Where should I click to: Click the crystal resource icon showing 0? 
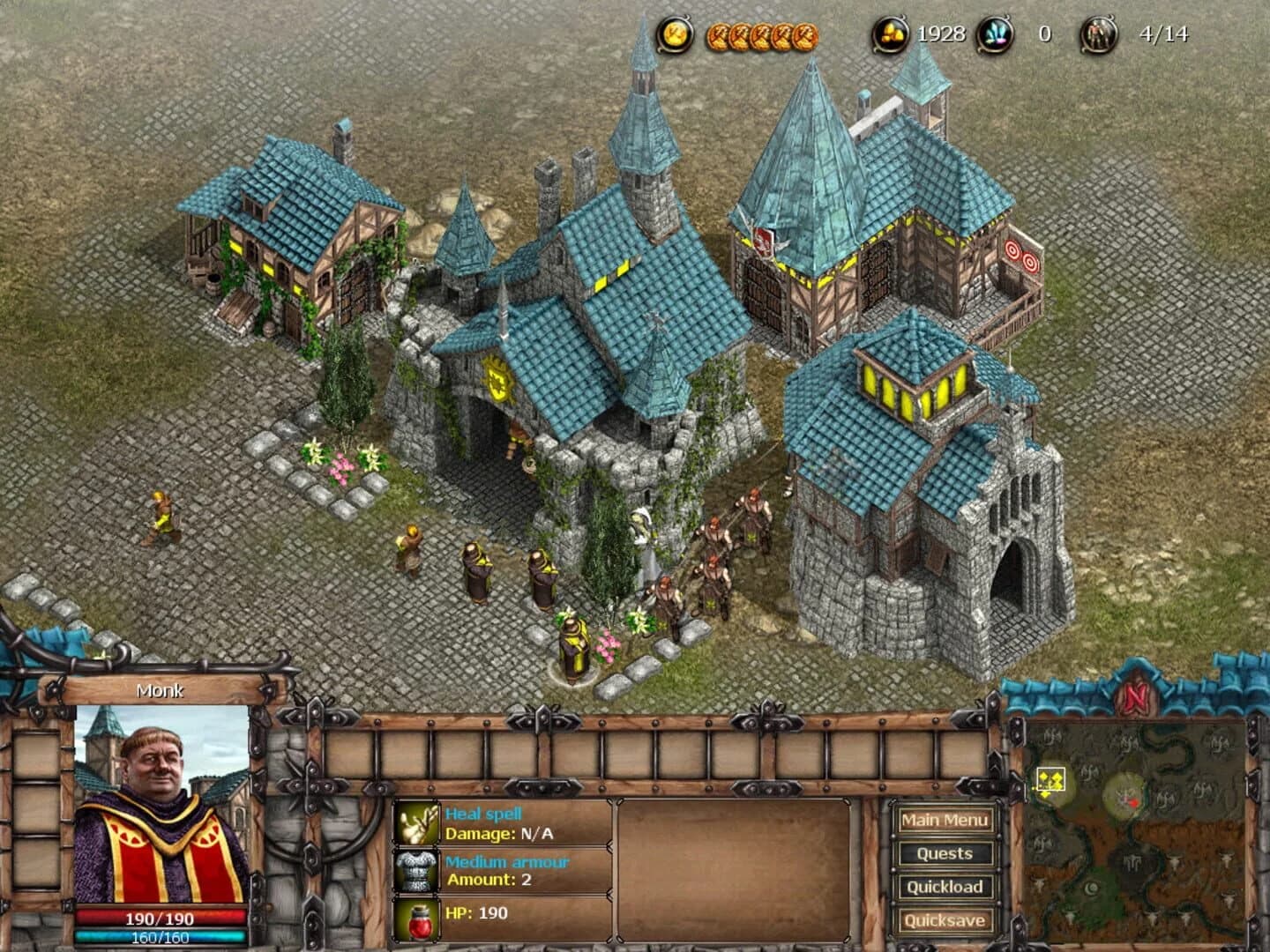click(994, 33)
